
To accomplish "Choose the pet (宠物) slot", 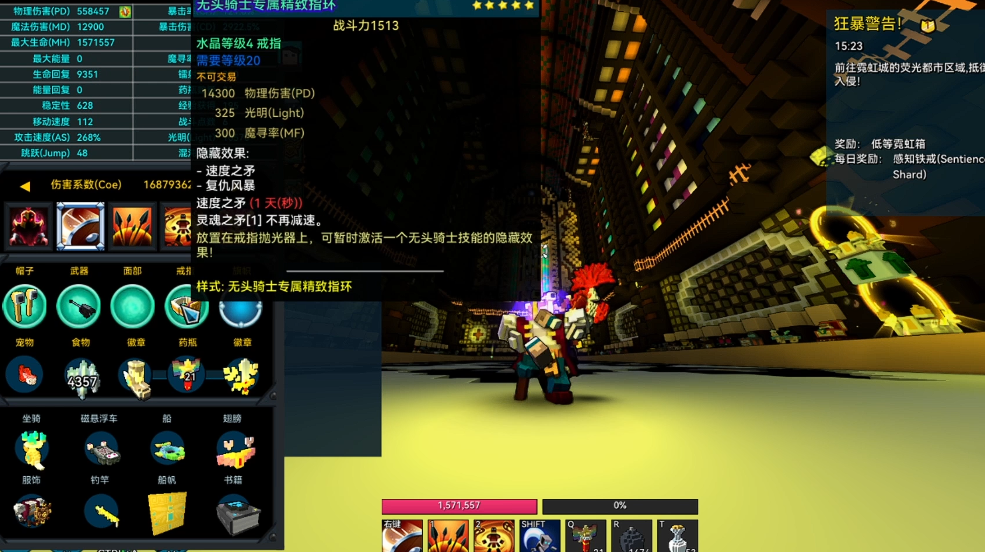I will click(x=25, y=374).
